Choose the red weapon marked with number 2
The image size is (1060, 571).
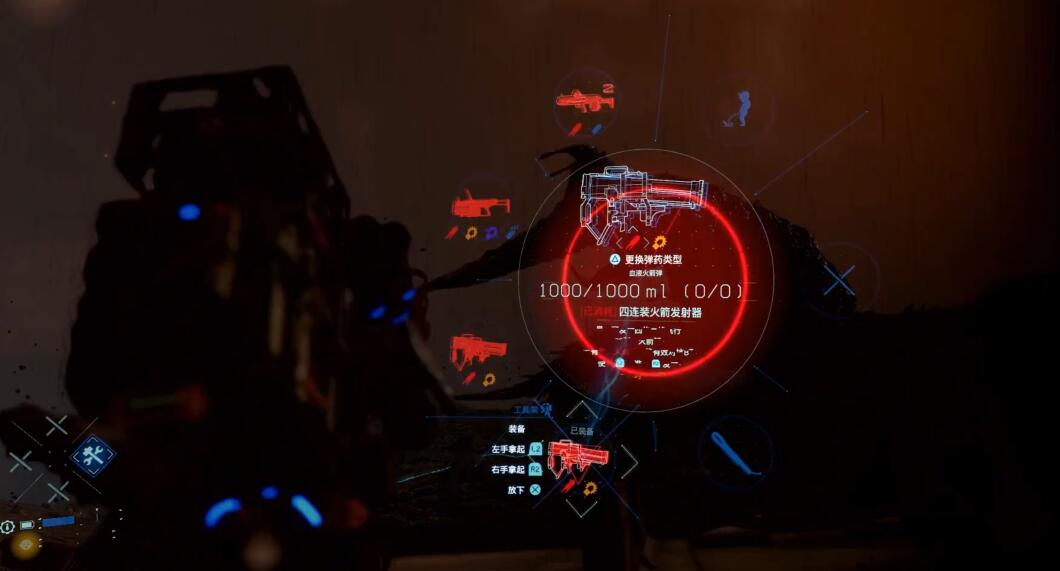point(584,100)
